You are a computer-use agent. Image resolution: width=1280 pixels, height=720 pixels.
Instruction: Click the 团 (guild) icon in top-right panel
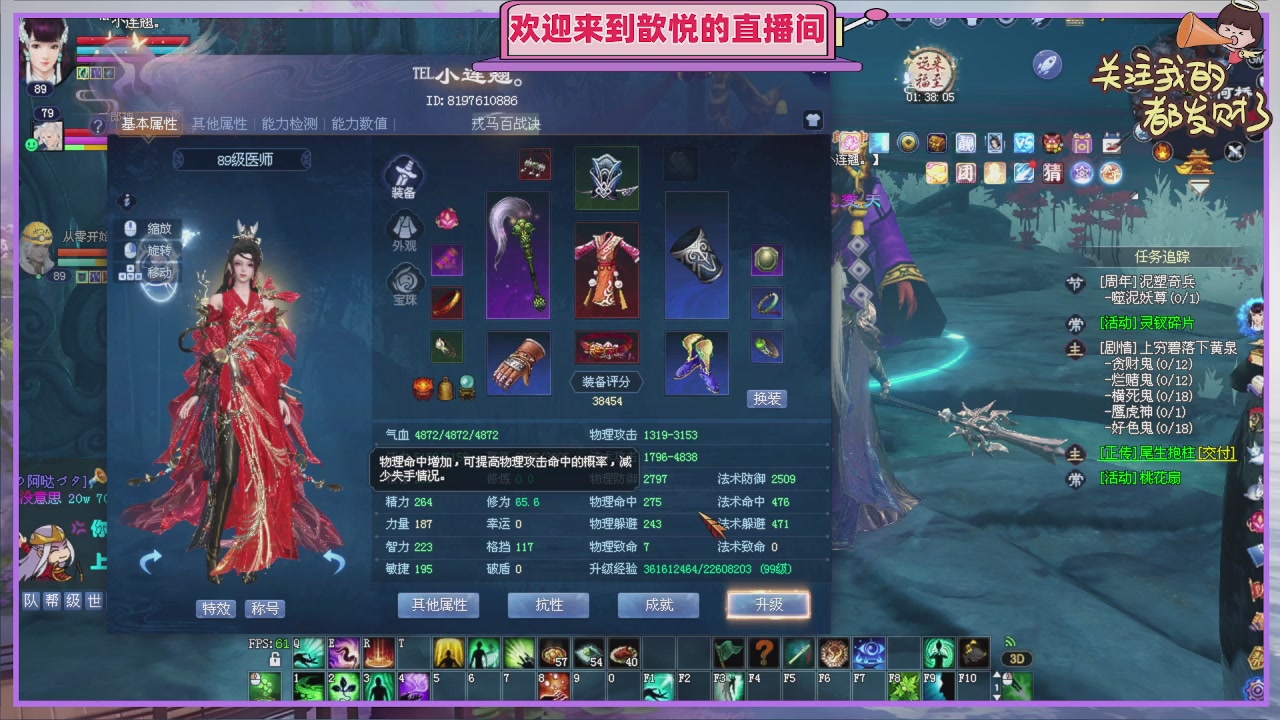pos(966,174)
